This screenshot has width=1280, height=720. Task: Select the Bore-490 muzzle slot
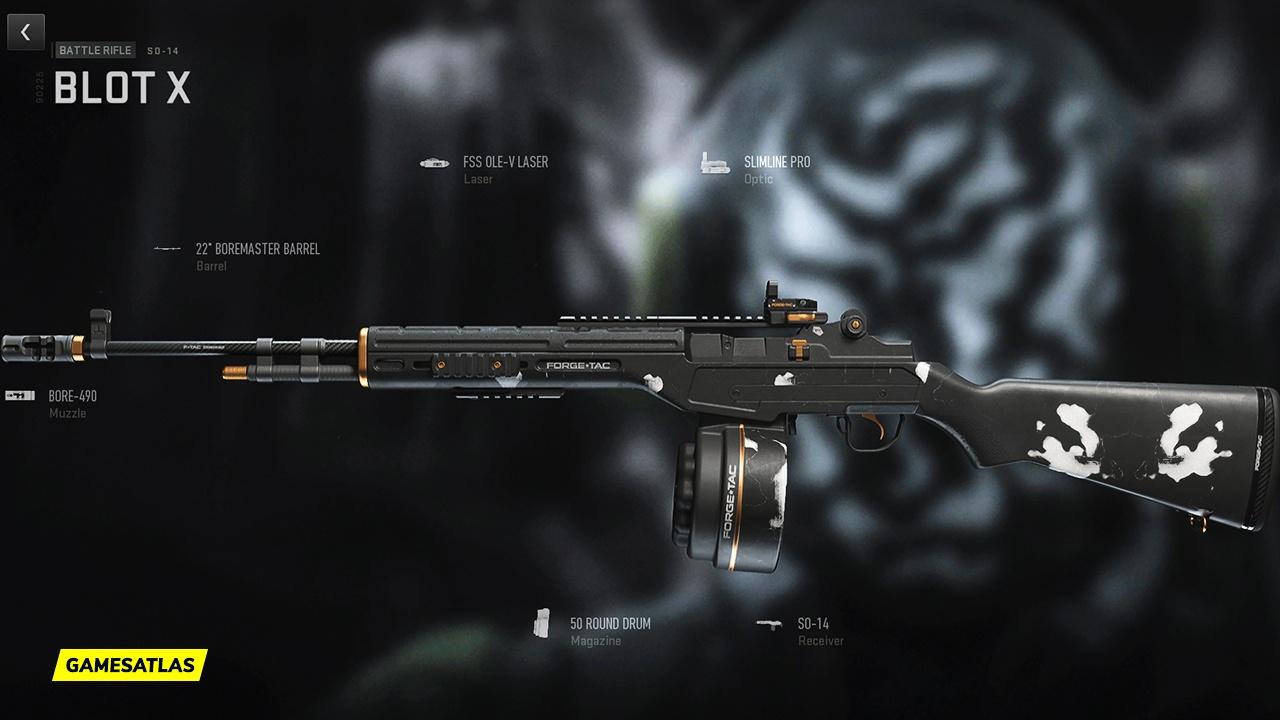[x=72, y=396]
